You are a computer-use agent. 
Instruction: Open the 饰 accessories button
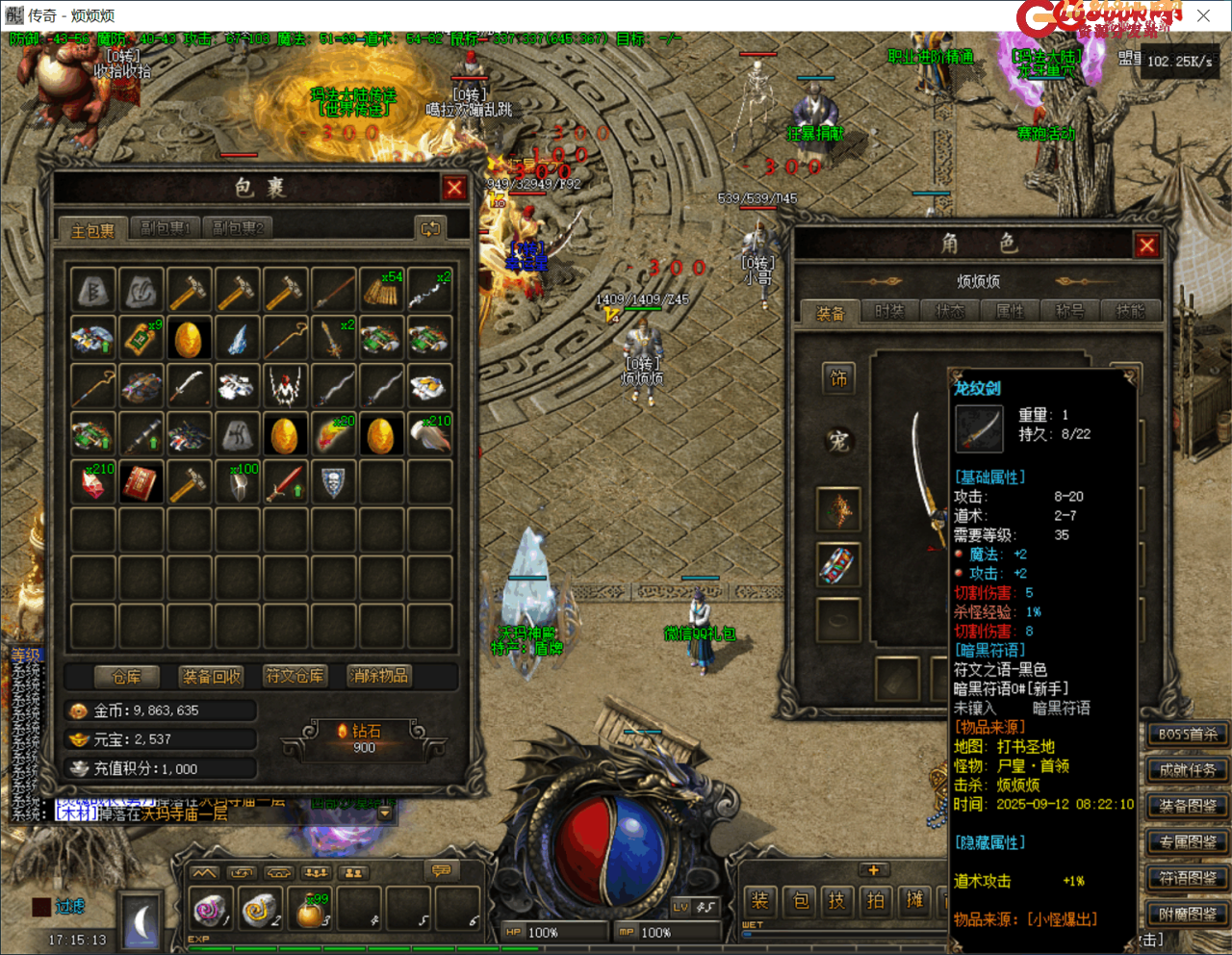click(x=838, y=379)
